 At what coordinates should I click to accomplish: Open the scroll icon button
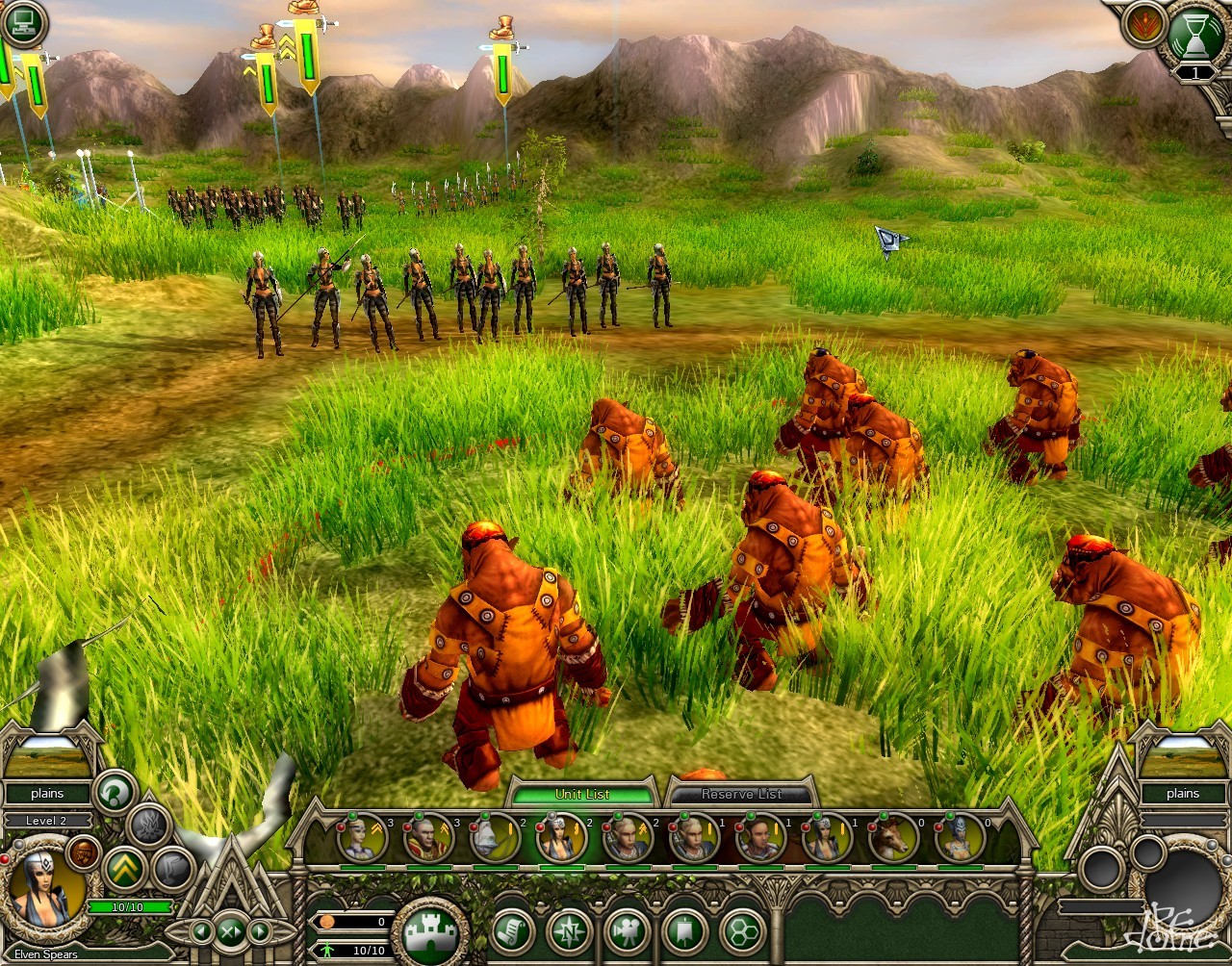[x=512, y=930]
